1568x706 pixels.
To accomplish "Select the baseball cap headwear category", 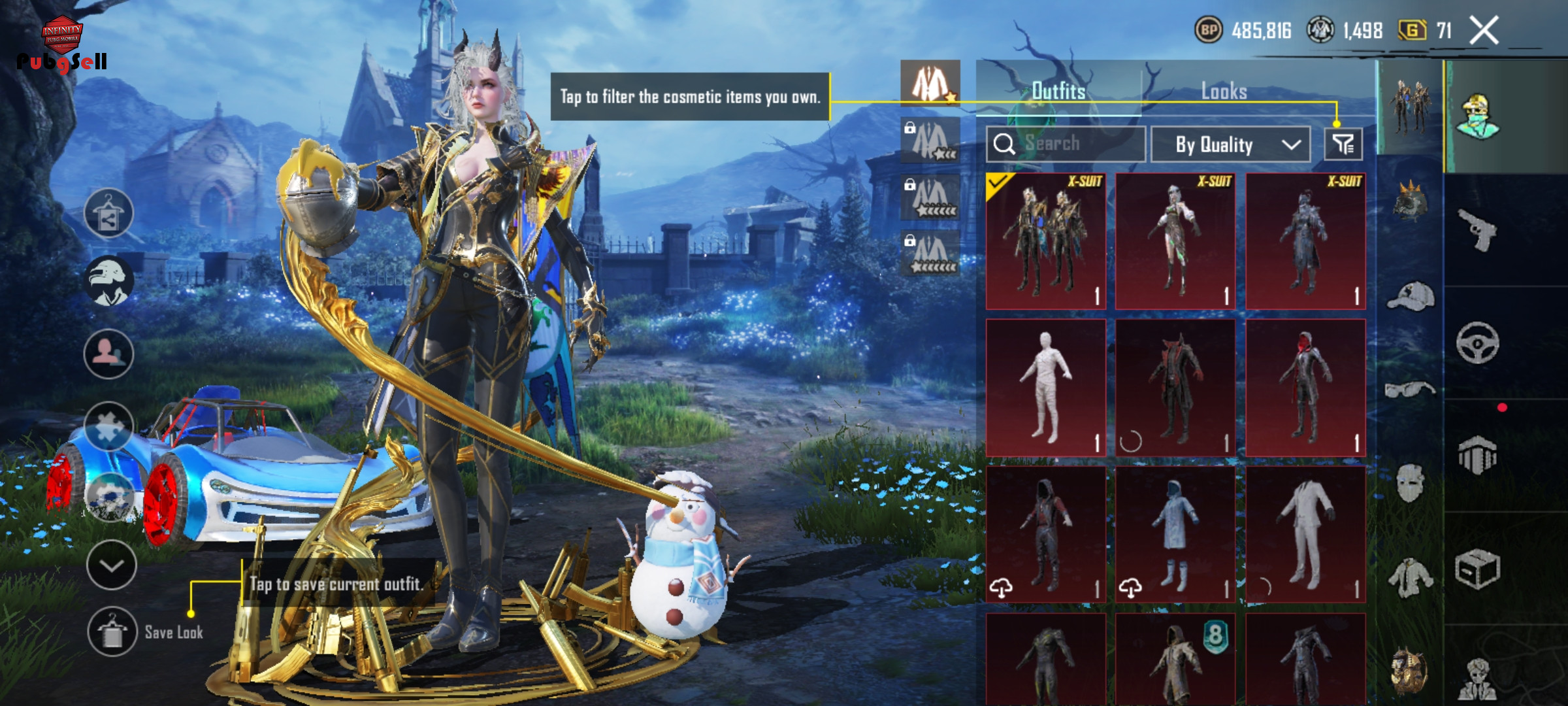I will pyautogui.click(x=1411, y=297).
